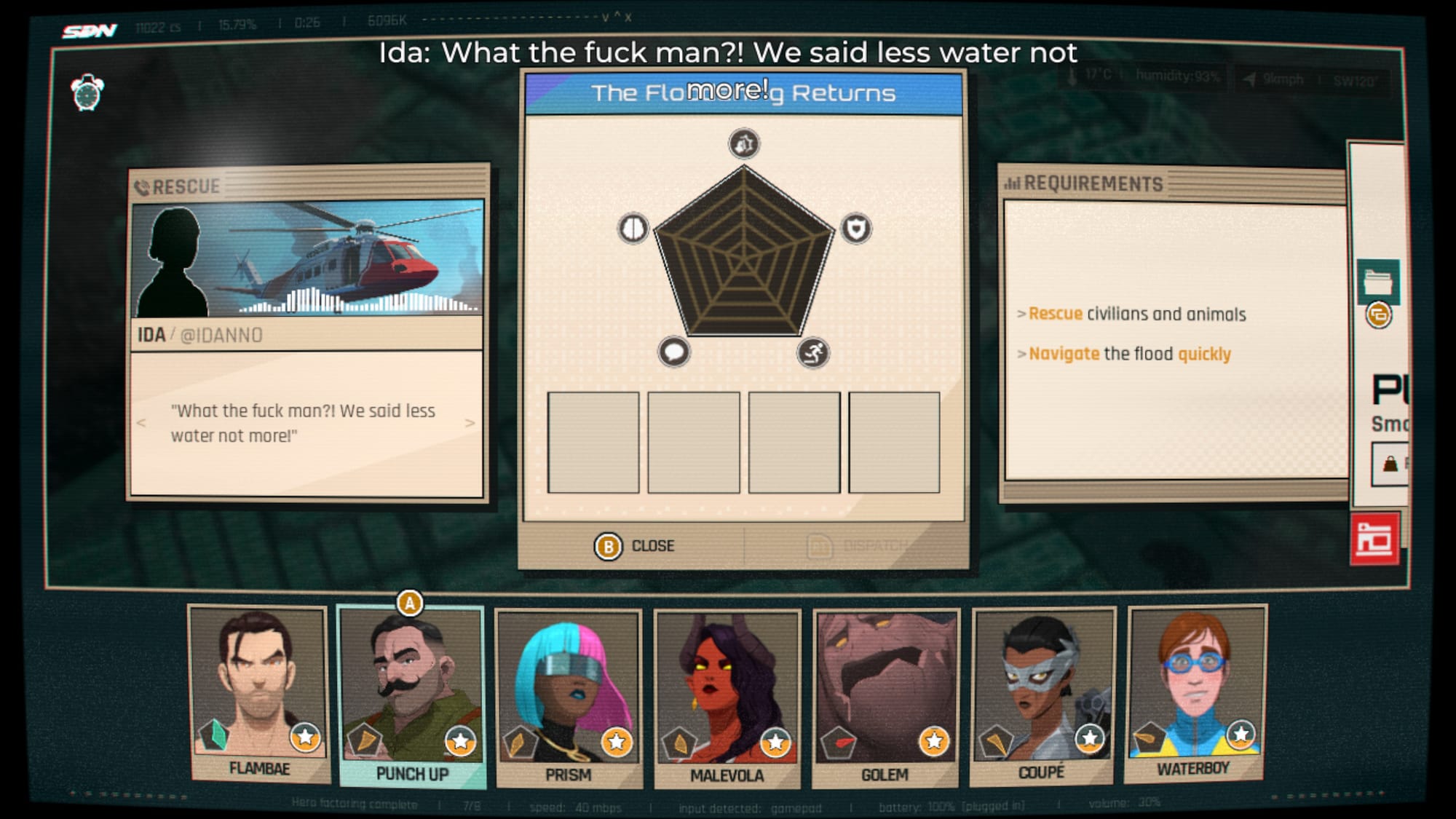Pick the Prism hero card
Viewport: 1456px width, 819px height.
(569, 697)
